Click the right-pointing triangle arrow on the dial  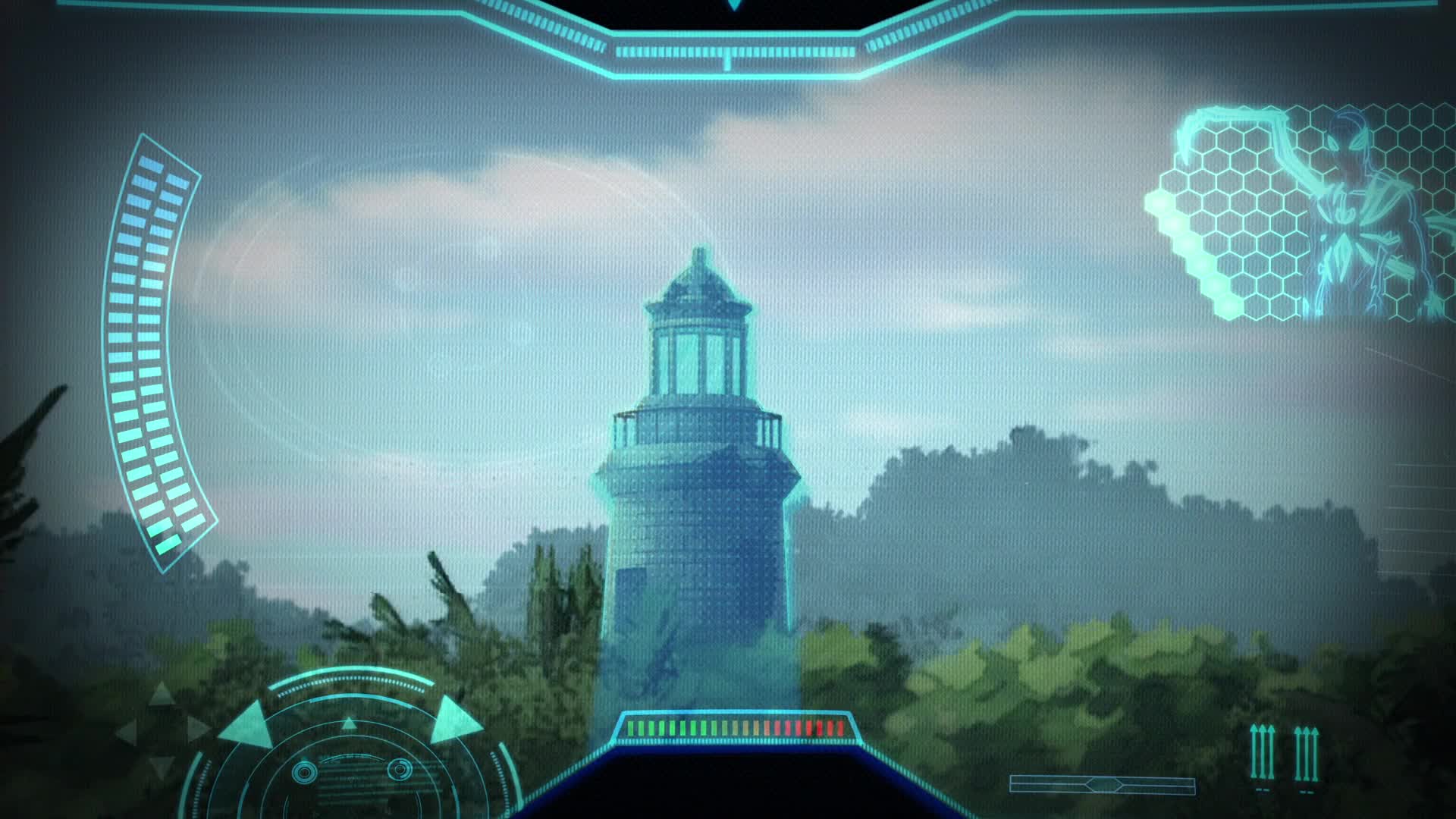454,720
